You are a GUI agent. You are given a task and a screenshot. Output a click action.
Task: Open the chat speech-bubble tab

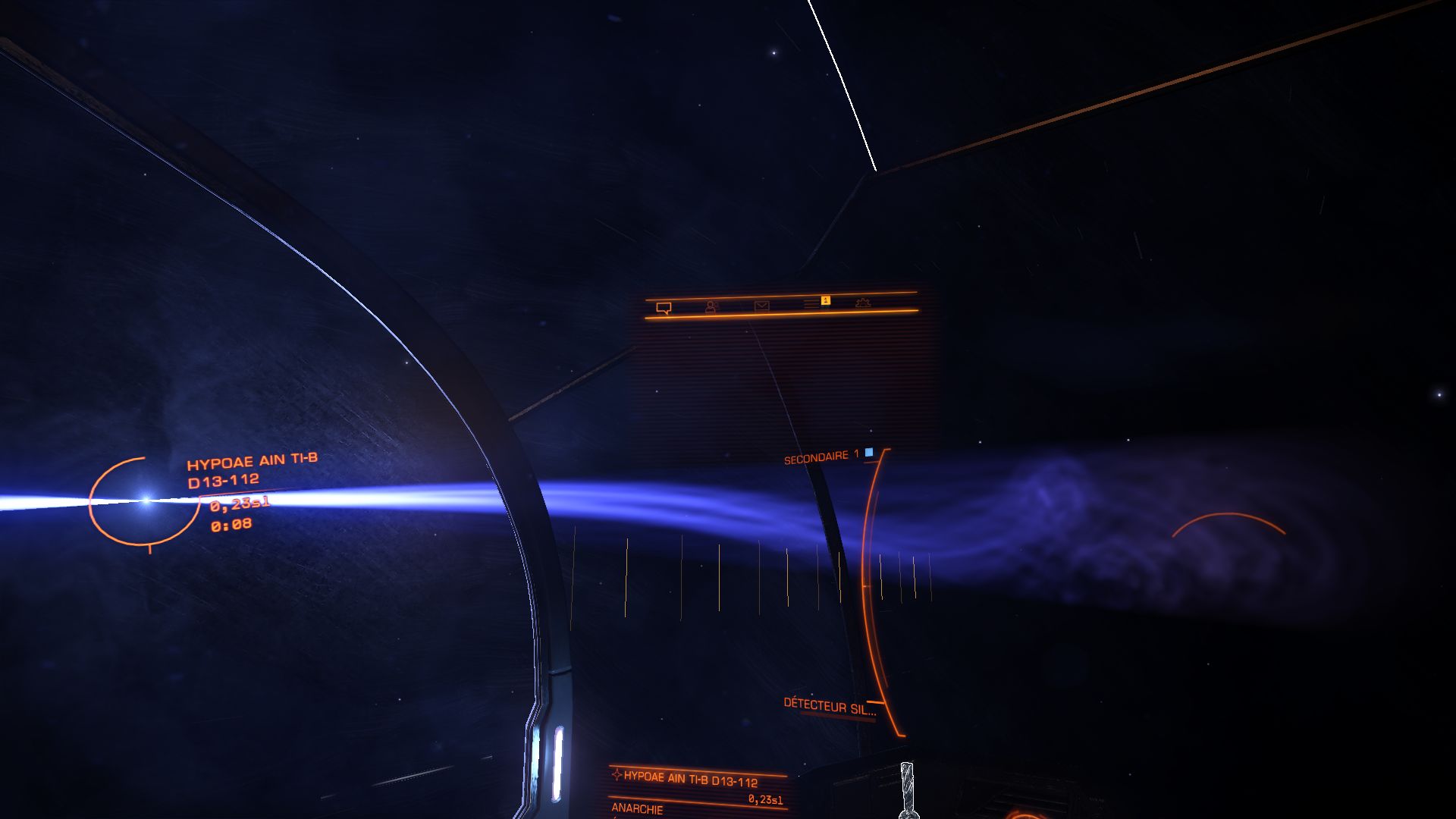coord(664,308)
